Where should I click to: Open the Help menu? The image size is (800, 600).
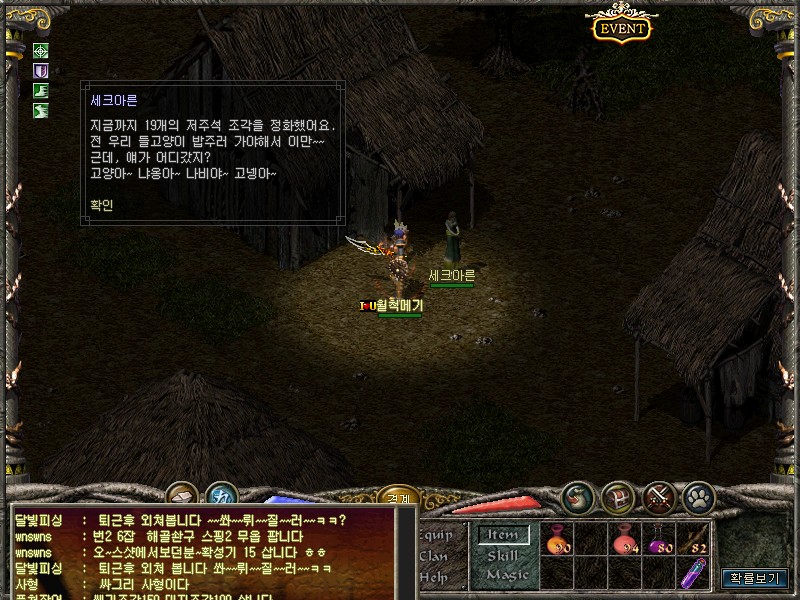pos(434,576)
